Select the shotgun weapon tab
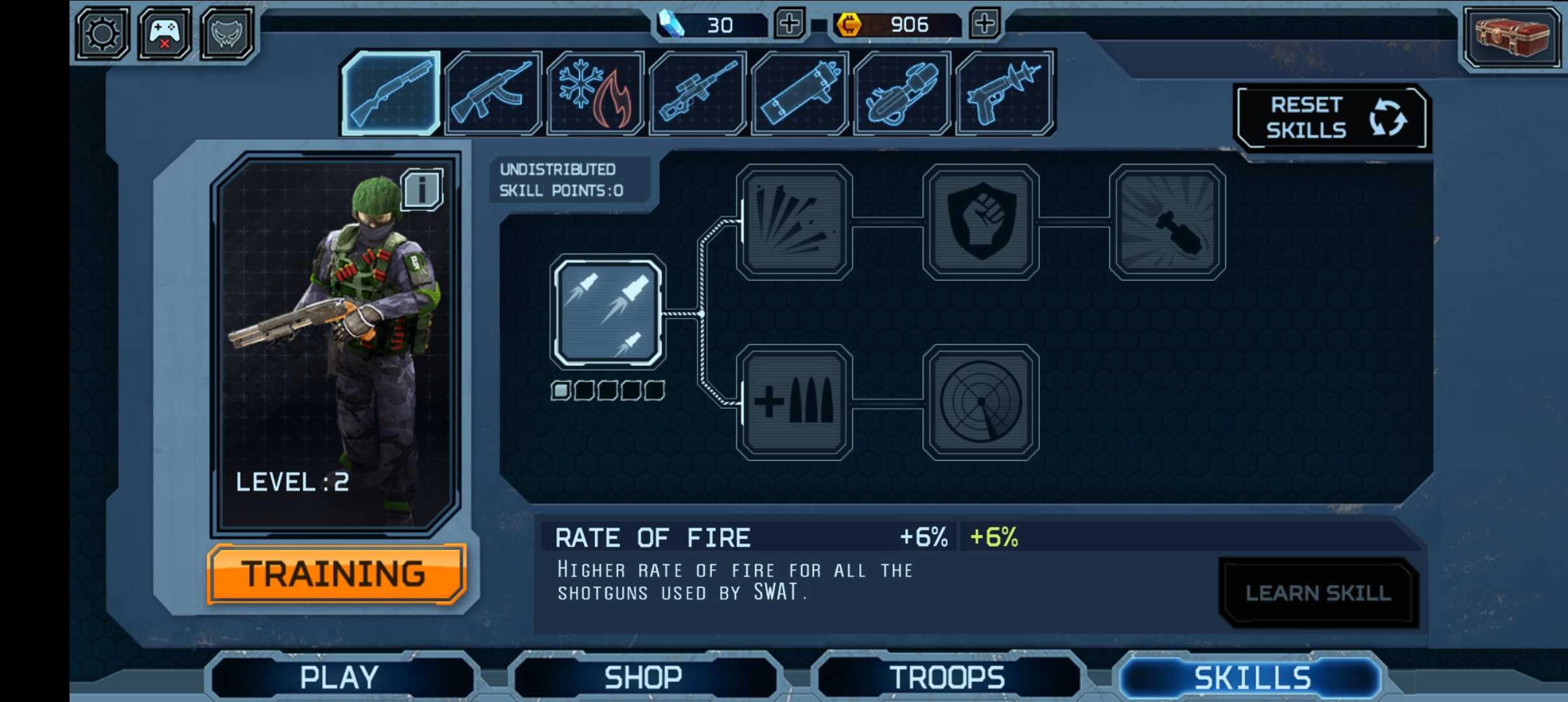 click(x=391, y=93)
